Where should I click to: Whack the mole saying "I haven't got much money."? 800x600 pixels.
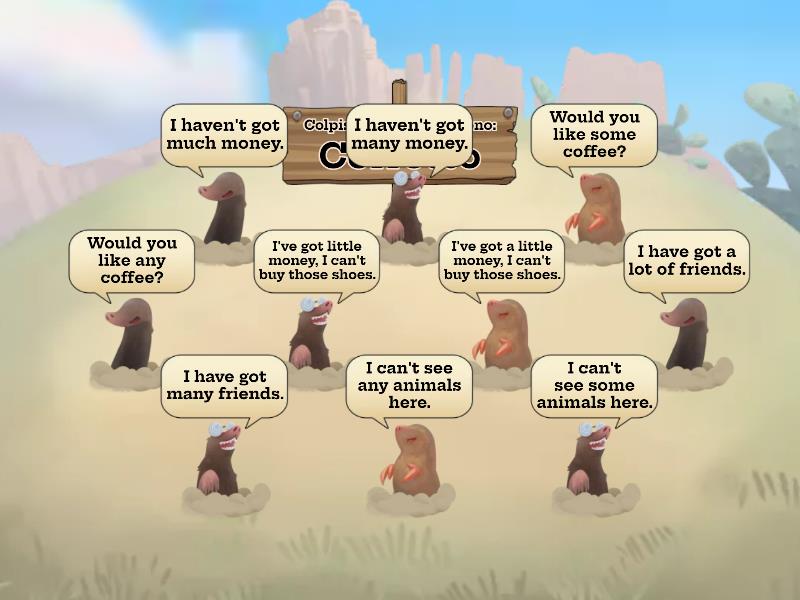[225, 210]
